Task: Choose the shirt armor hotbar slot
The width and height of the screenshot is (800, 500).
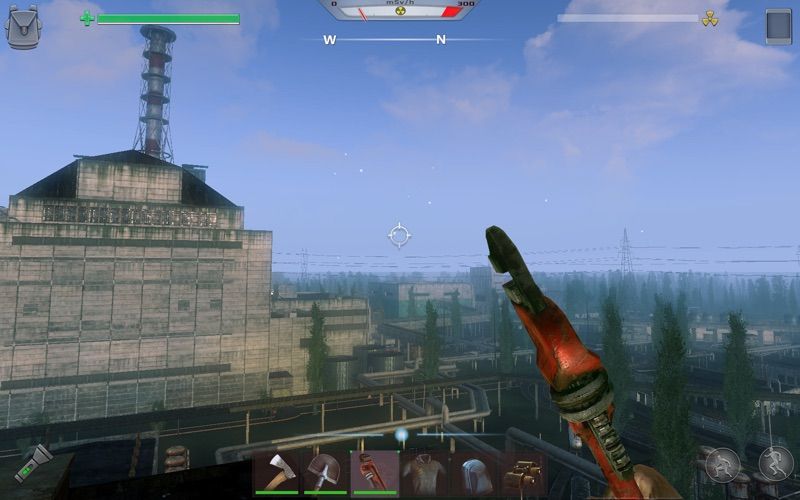Action: point(424,472)
